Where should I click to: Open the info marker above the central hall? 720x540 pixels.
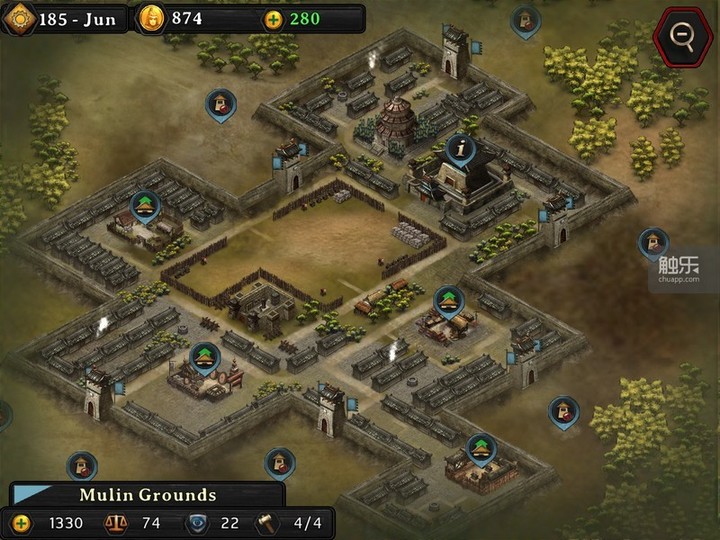pyautogui.click(x=460, y=150)
